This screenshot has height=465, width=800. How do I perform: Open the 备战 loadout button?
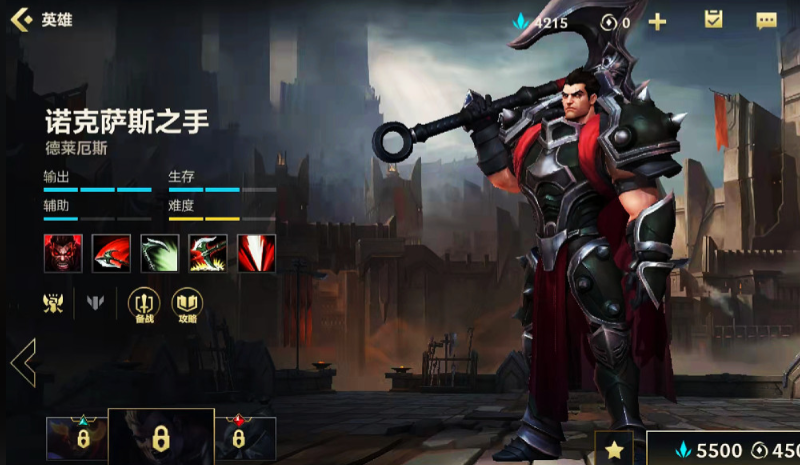(x=144, y=304)
